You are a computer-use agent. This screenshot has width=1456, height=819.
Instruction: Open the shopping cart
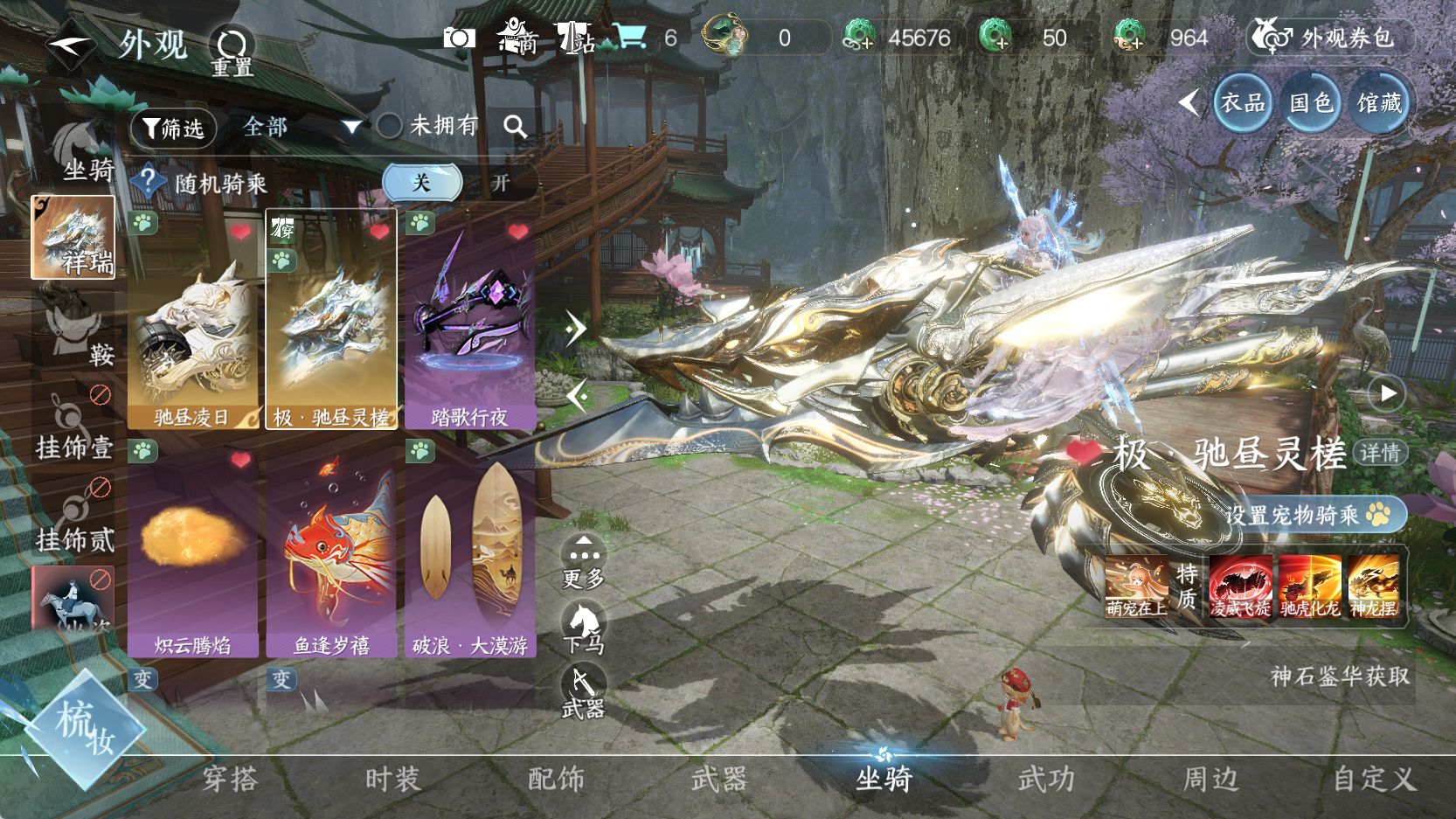tap(630, 37)
